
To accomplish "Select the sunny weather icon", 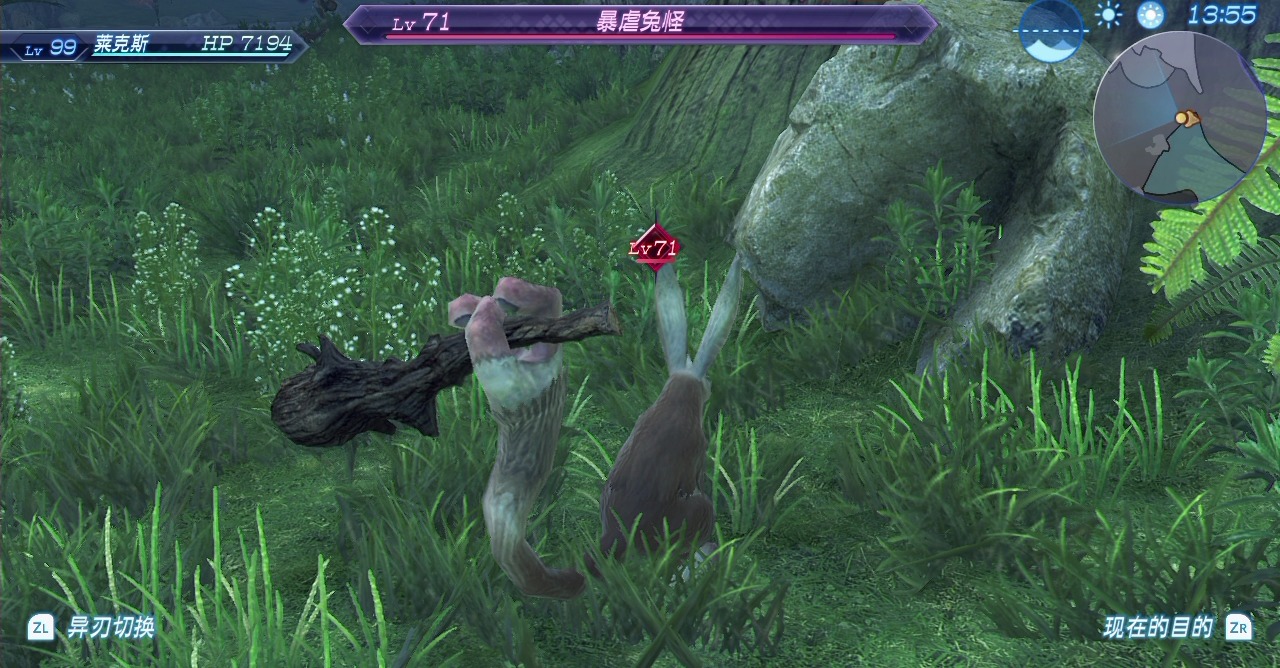I will coord(1108,14).
